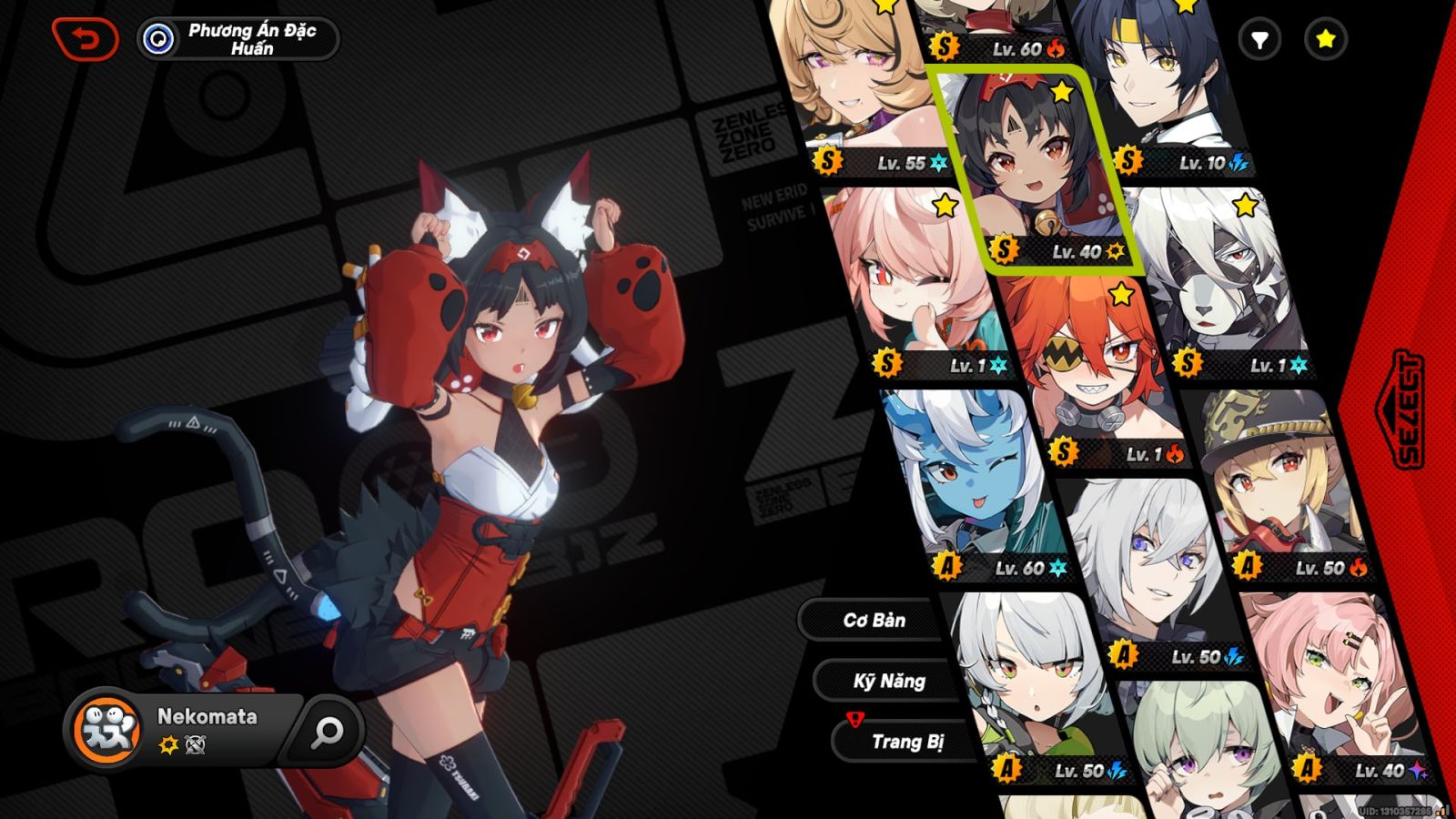The width and height of the screenshot is (1456, 819).
Task: Toggle the star favorite marker on Nekomata's portrait
Action: (1062, 91)
